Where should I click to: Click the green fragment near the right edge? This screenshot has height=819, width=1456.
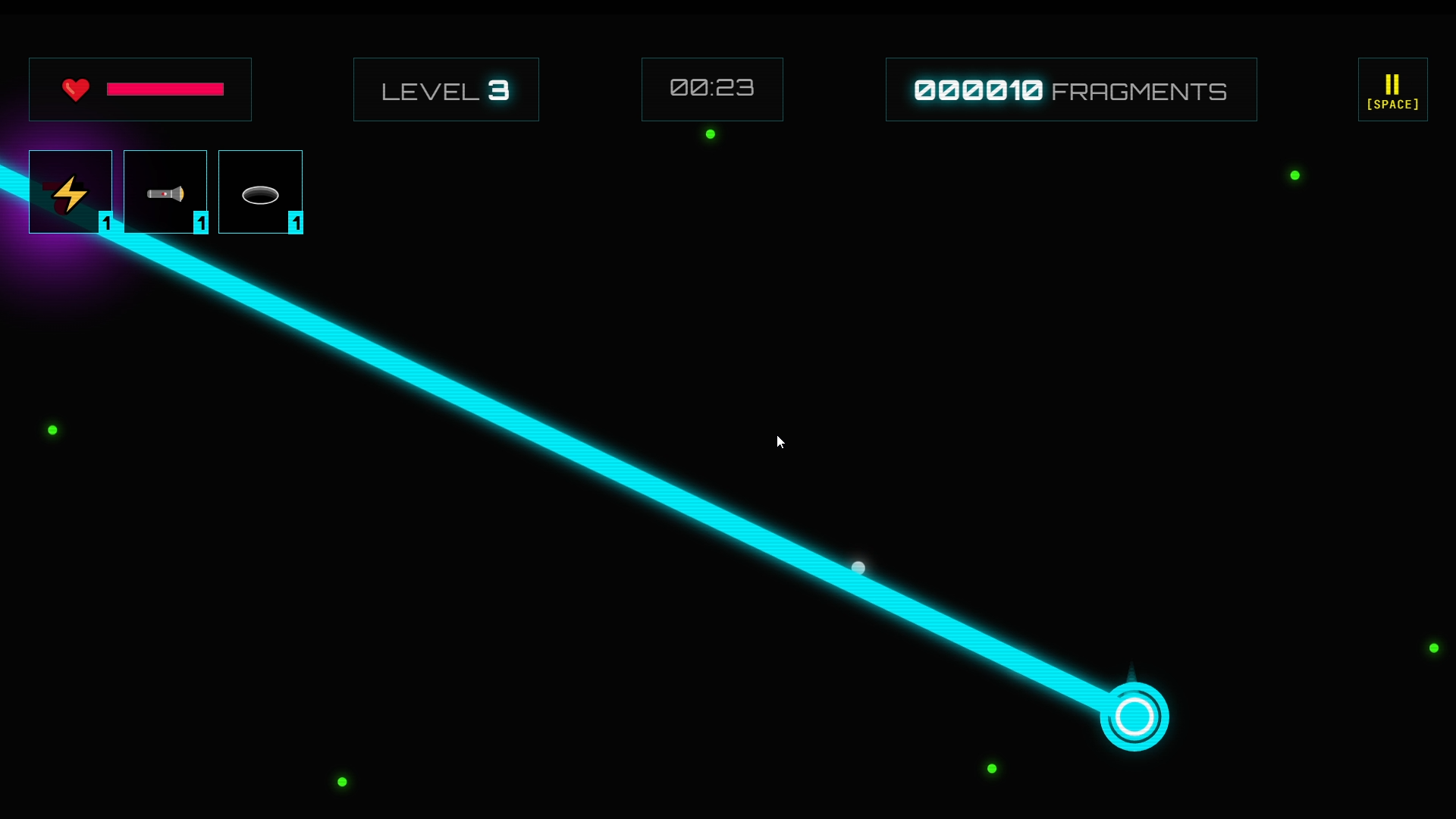point(1433,648)
